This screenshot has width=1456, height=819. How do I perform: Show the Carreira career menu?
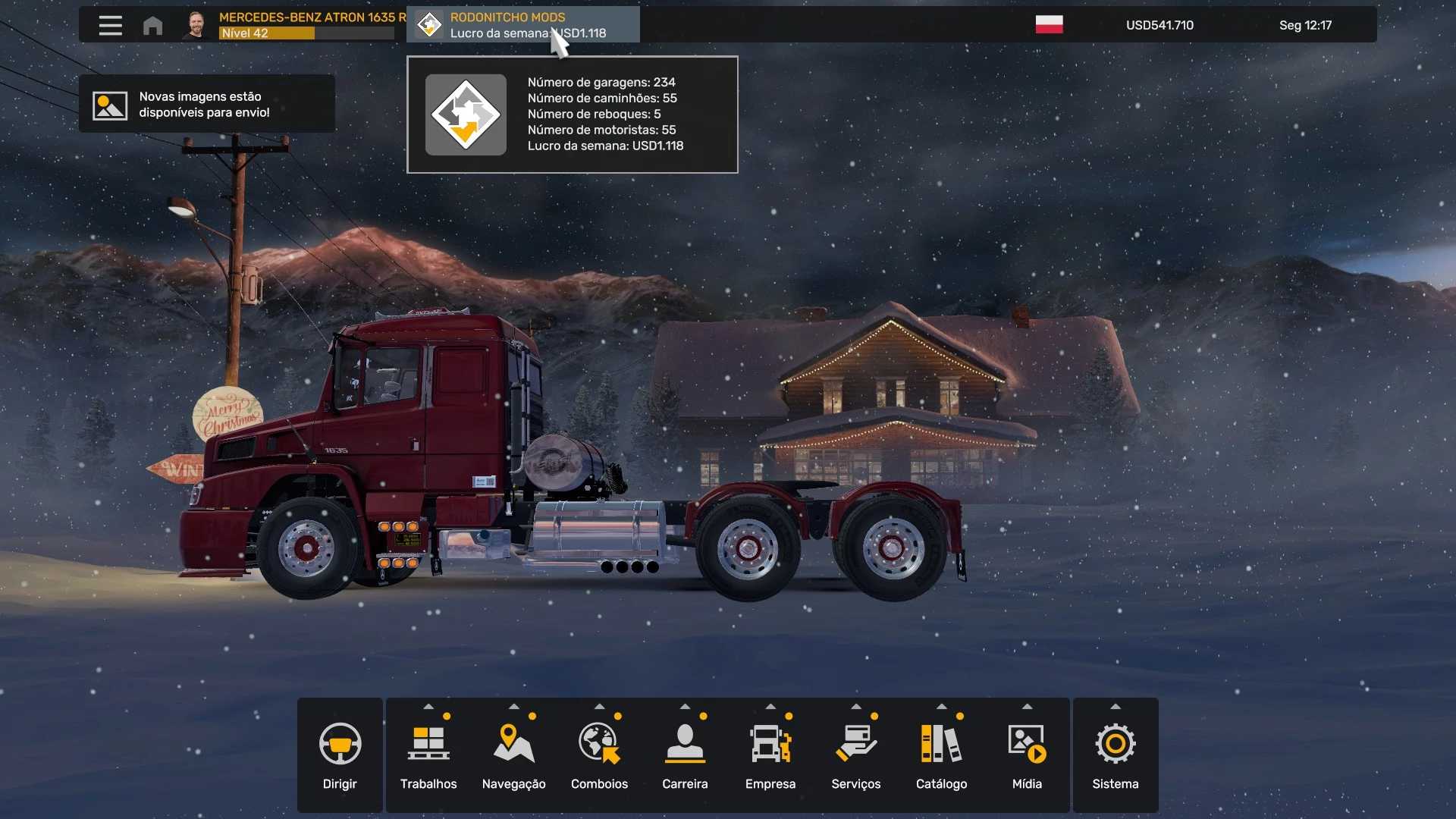[685, 755]
